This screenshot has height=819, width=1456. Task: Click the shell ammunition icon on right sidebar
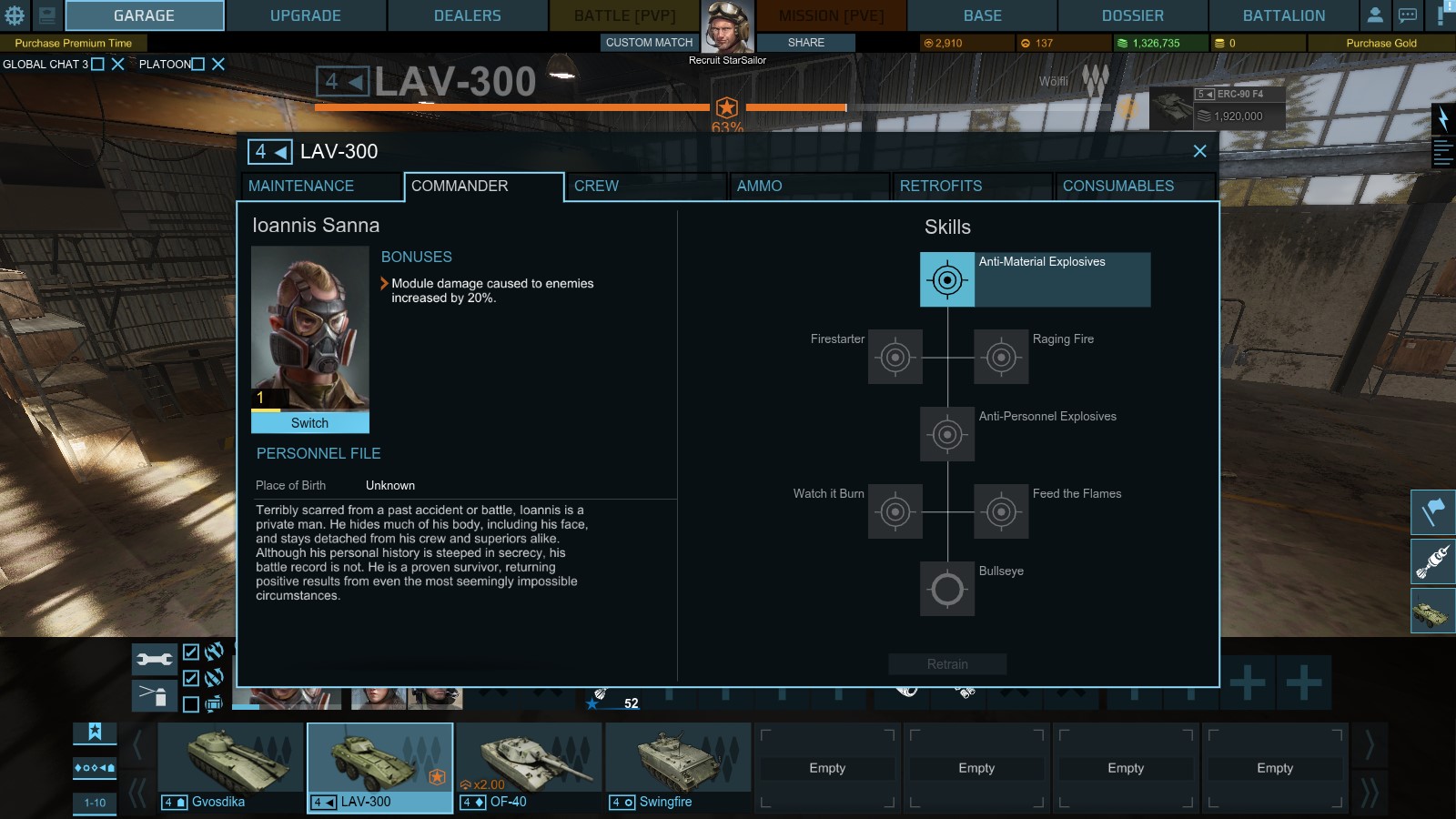tap(1432, 561)
